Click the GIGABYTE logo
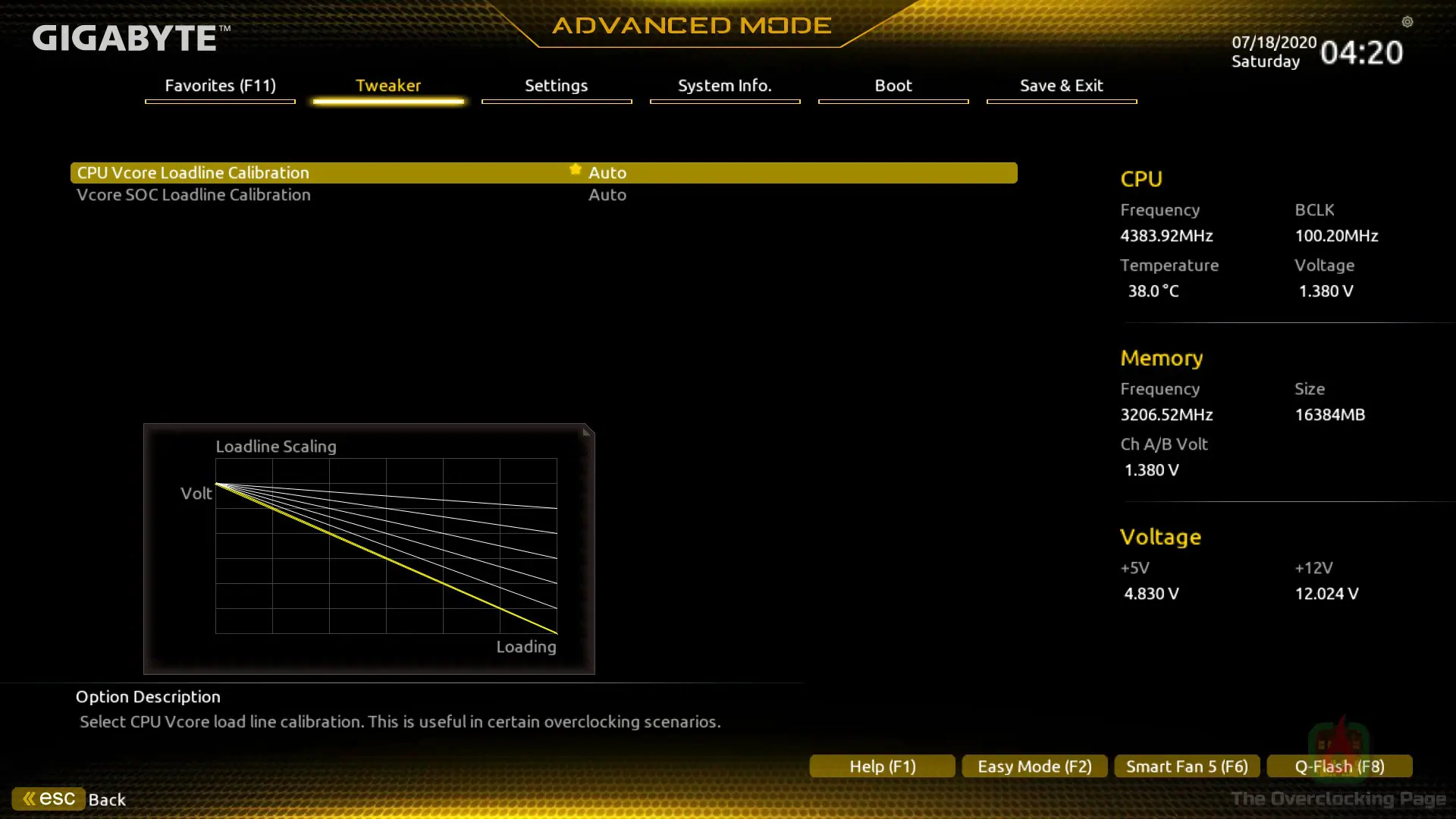 click(125, 38)
